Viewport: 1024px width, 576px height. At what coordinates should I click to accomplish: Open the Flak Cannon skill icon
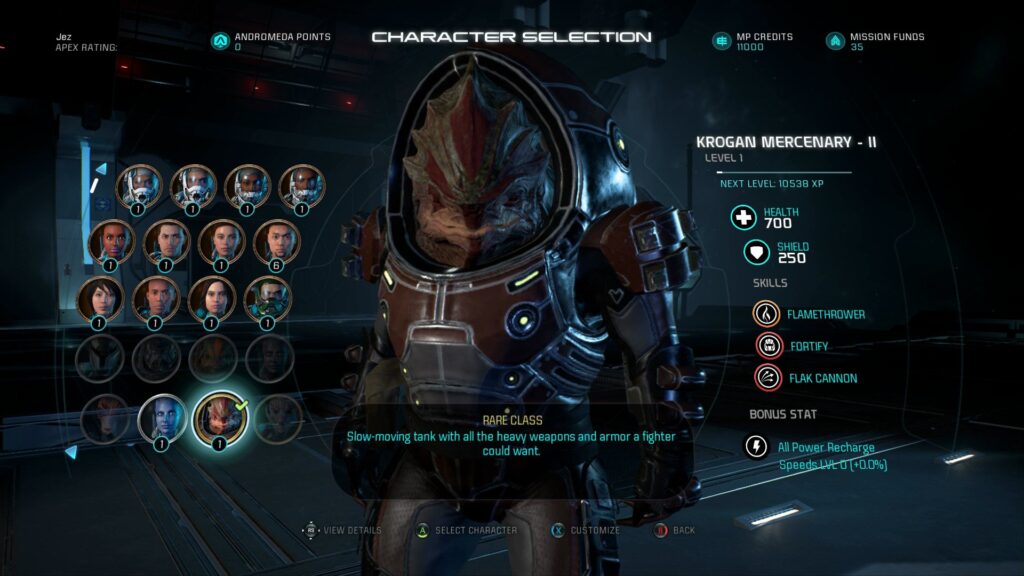point(767,378)
